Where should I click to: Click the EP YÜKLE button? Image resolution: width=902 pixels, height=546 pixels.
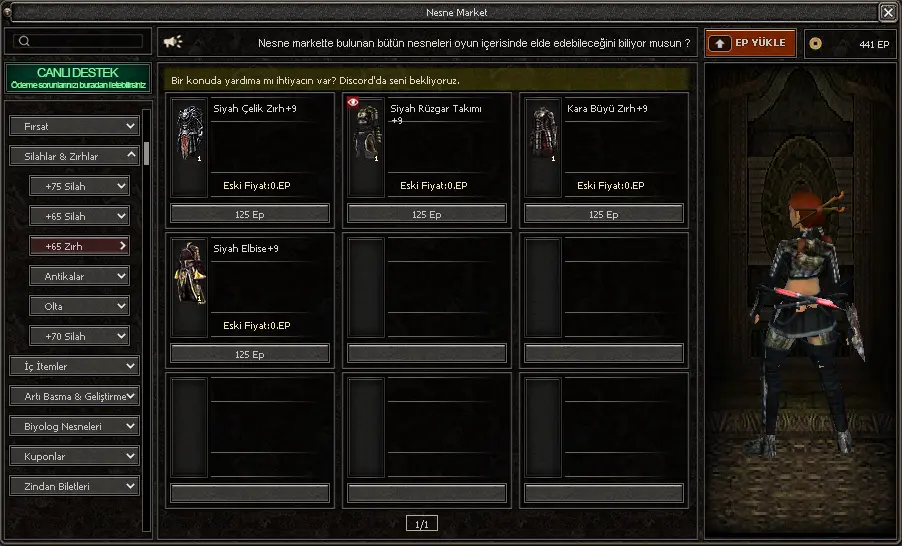coord(751,43)
